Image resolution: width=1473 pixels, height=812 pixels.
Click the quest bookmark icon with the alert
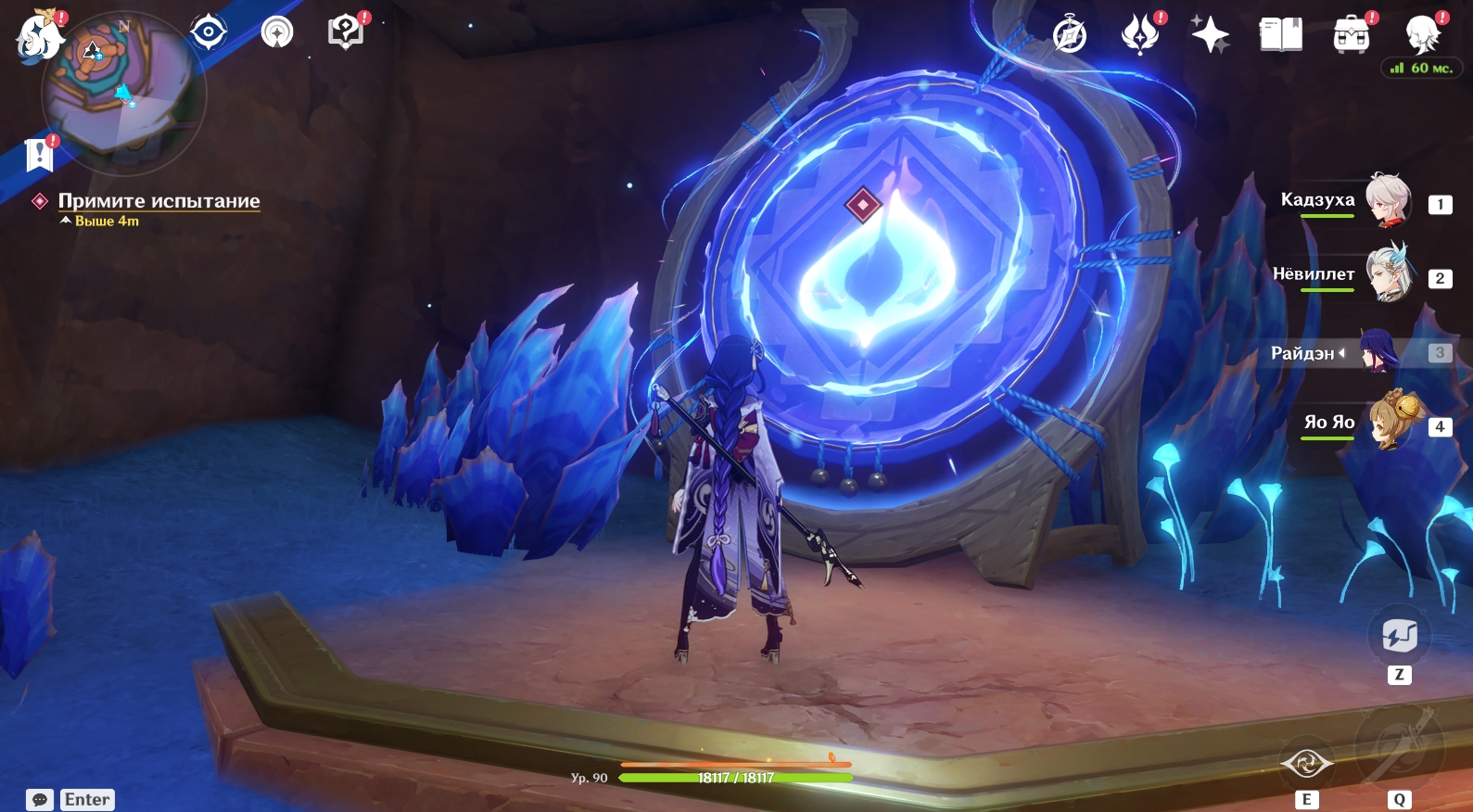pyautogui.click(x=39, y=155)
